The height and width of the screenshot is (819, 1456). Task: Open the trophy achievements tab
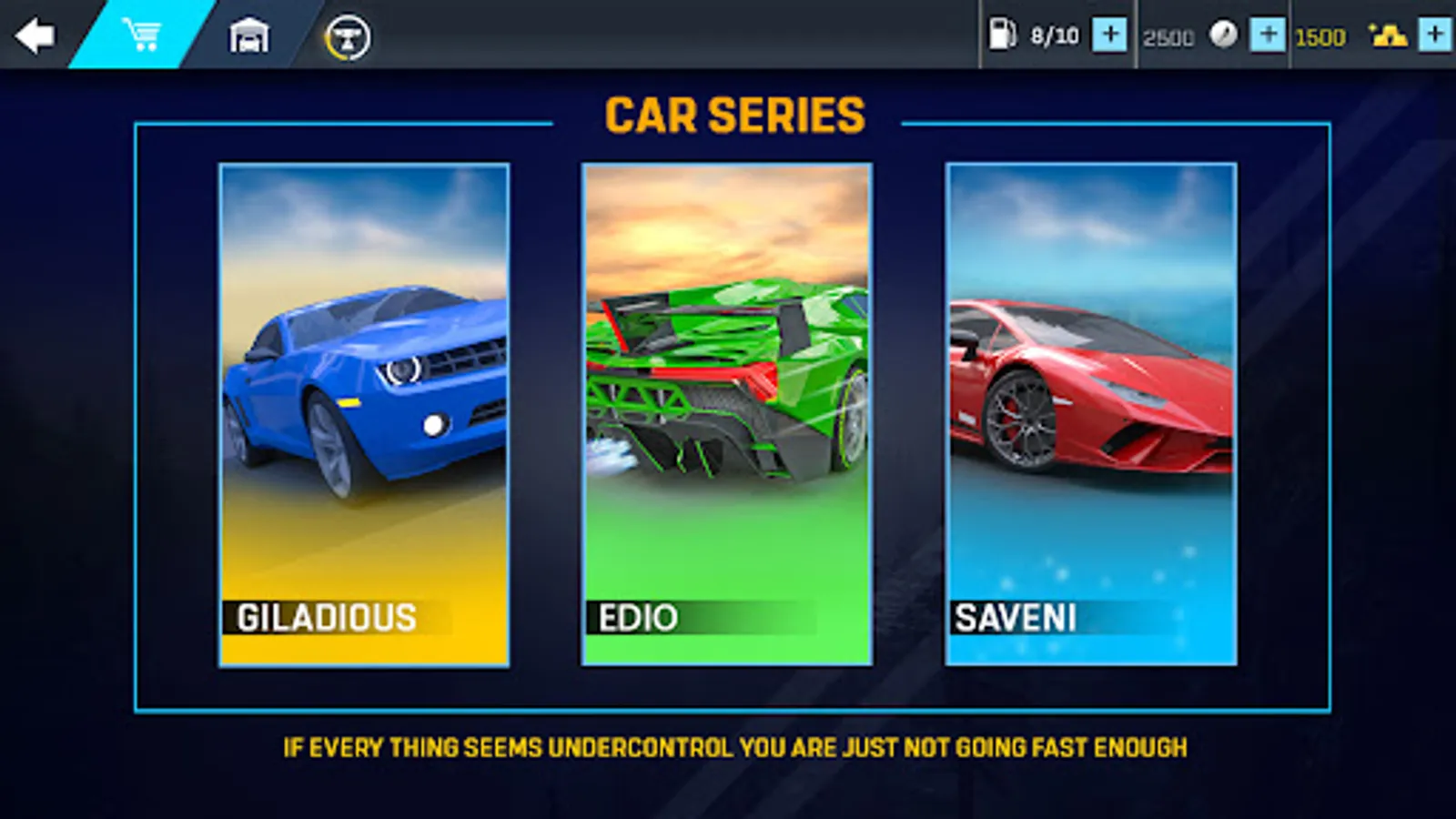point(348,38)
